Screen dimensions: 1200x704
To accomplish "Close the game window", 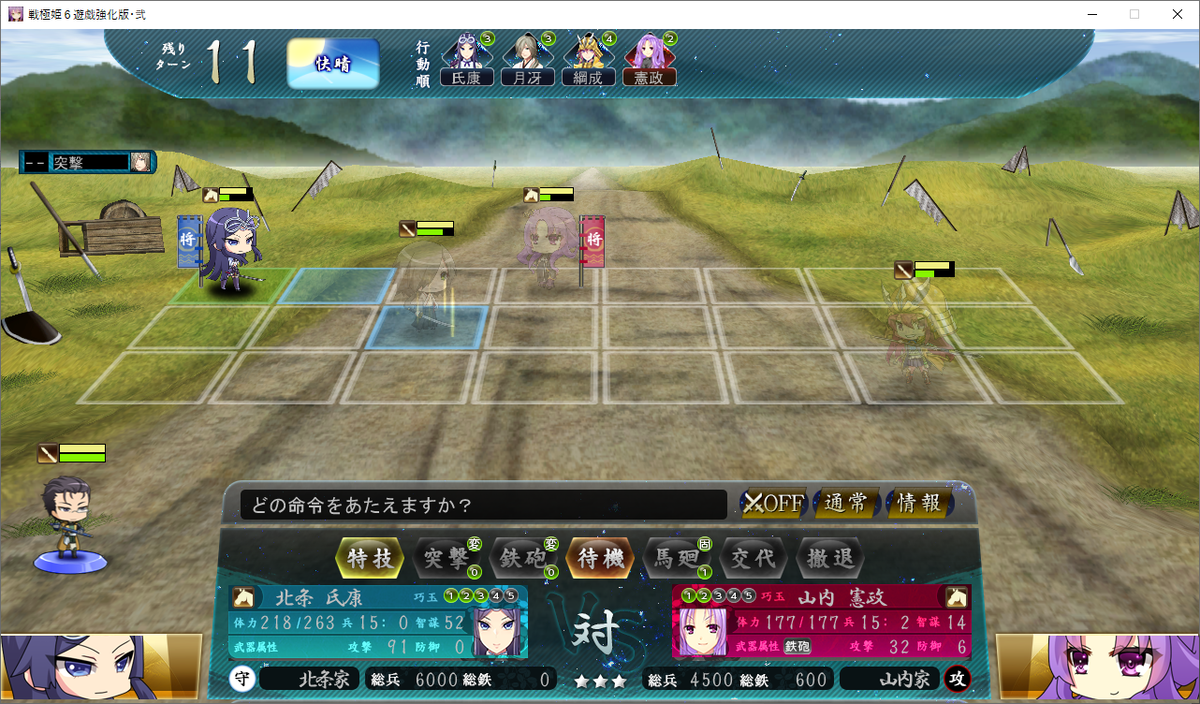I will coord(1176,14).
